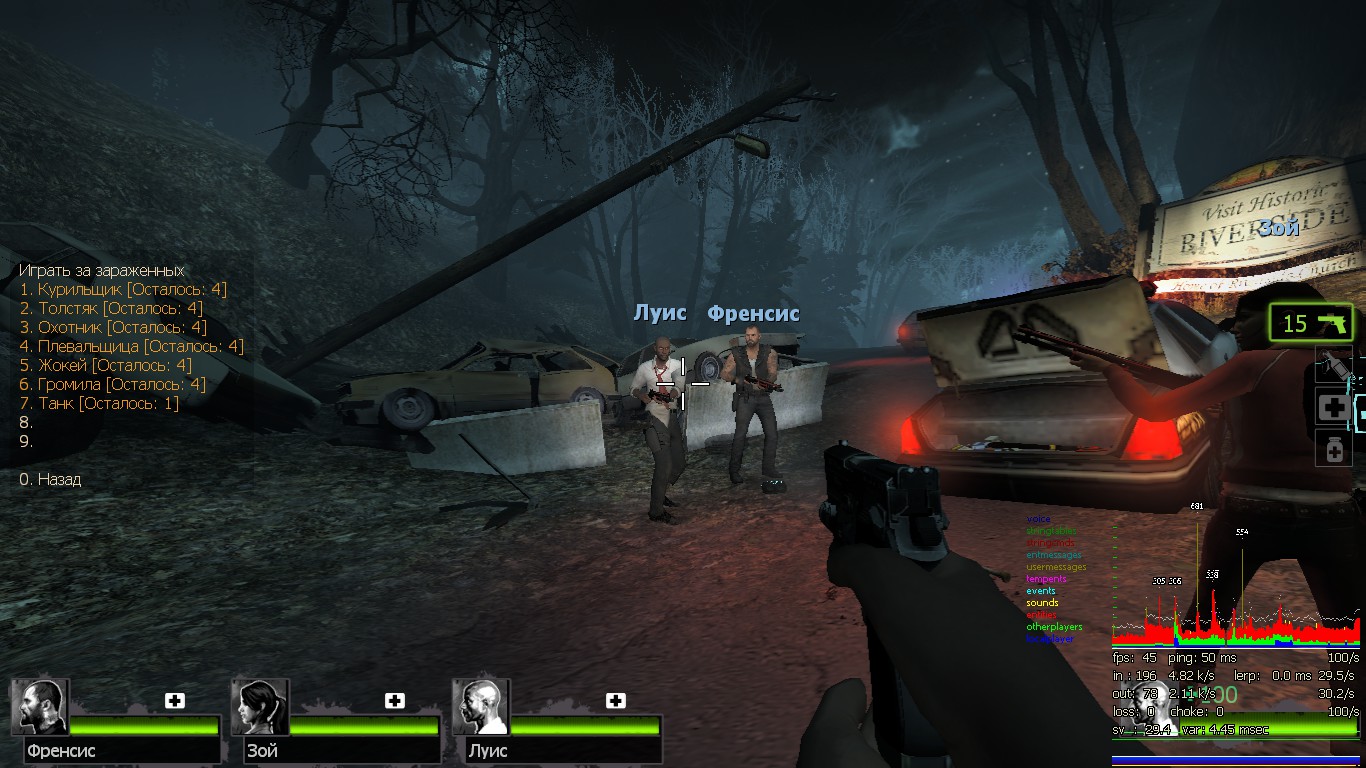Select the Жокей menu entry
Image resolution: width=1366 pixels, height=768 pixels.
coord(105,365)
